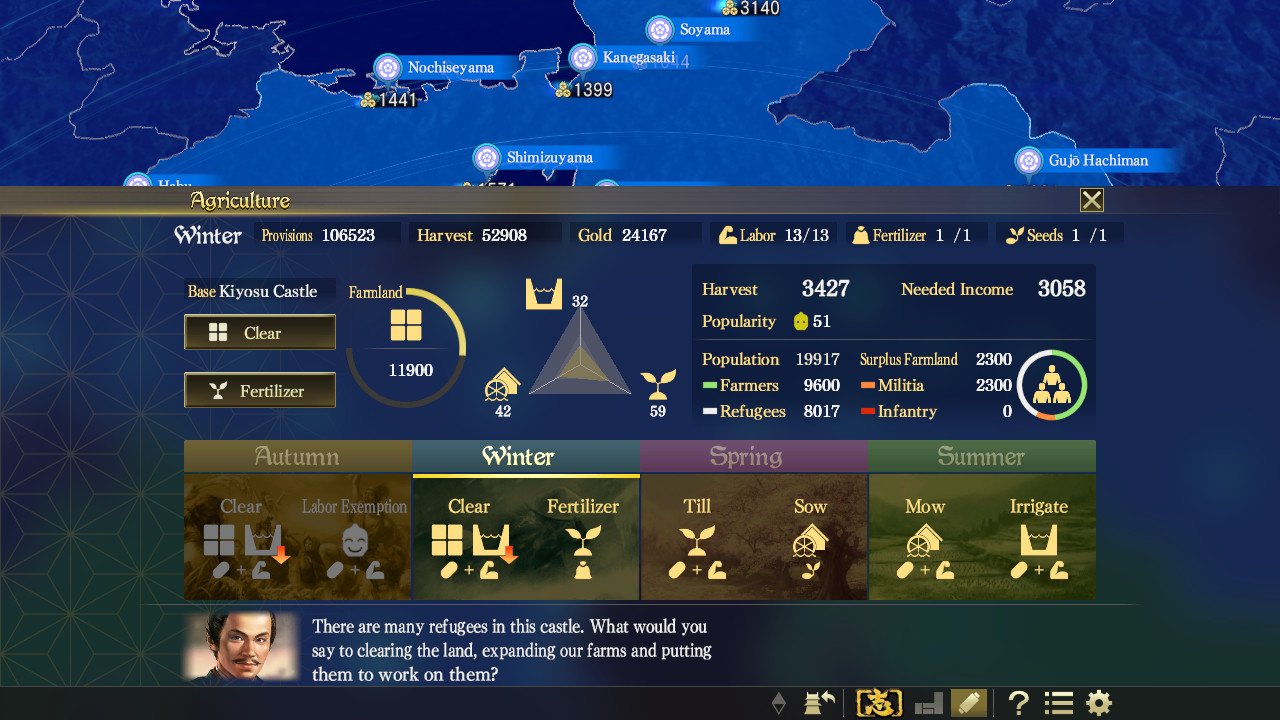Select the Clear button below Base Kiyosu Castle
This screenshot has width=1280, height=720.
[x=259, y=331]
